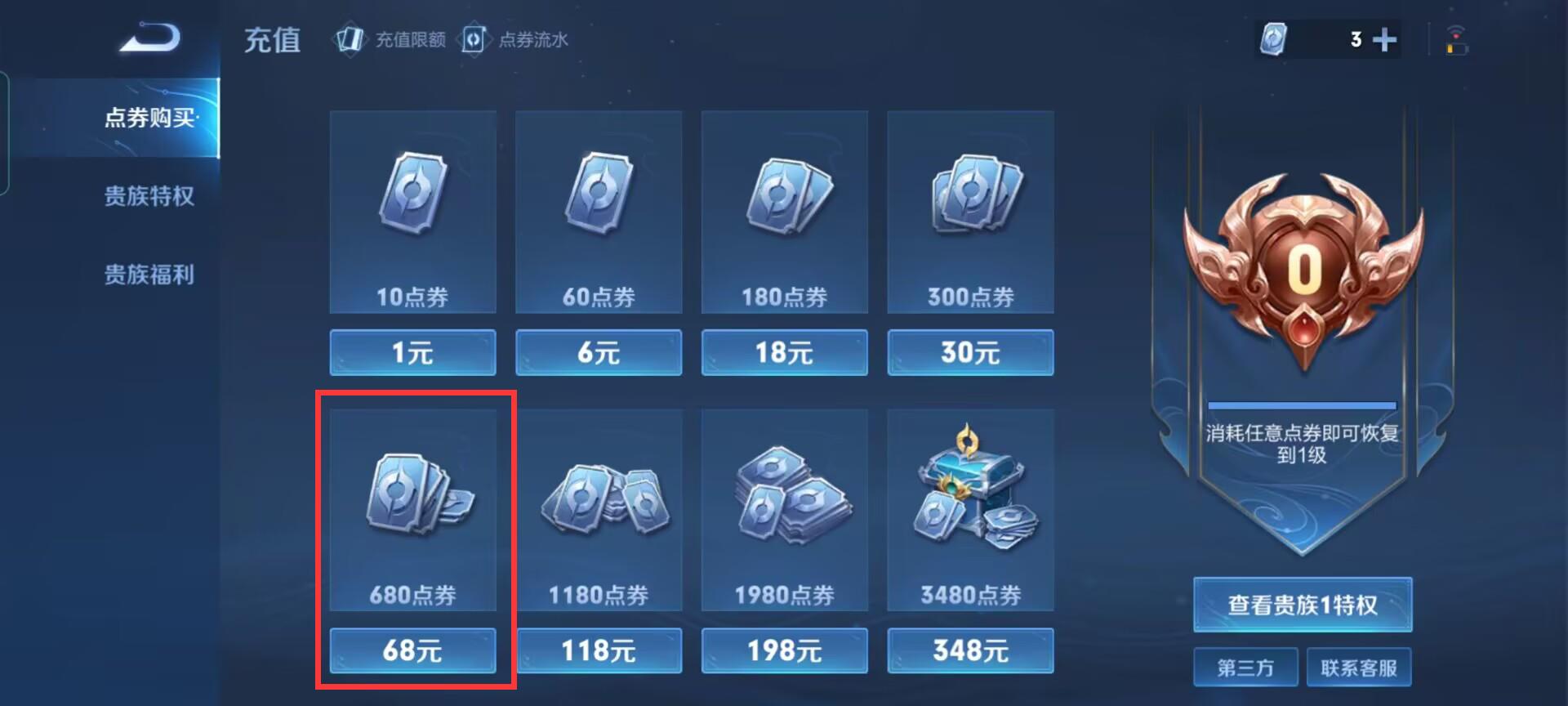Purchase 60点券 for 6元
This screenshot has width=1568, height=706.
click(598, 352)
